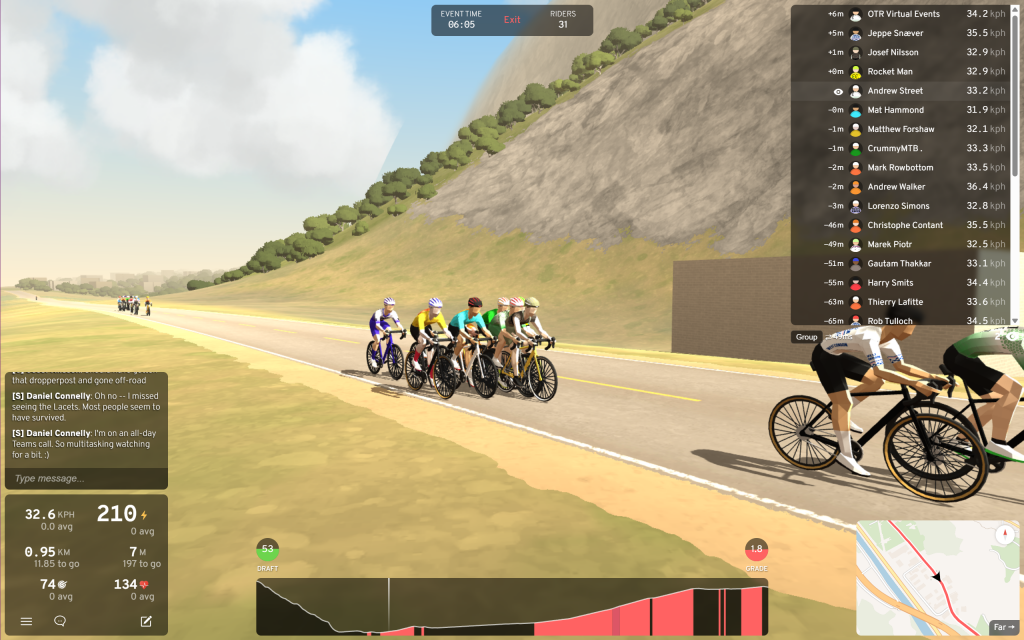Exit the event

click(x=512, y=20)
